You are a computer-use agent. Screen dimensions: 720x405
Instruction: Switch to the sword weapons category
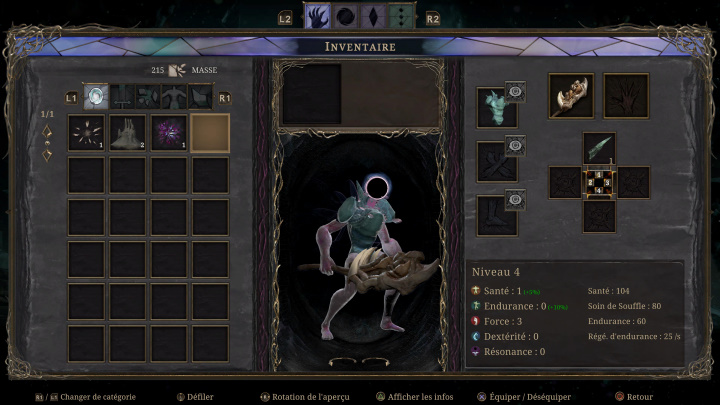coord(122,97)
